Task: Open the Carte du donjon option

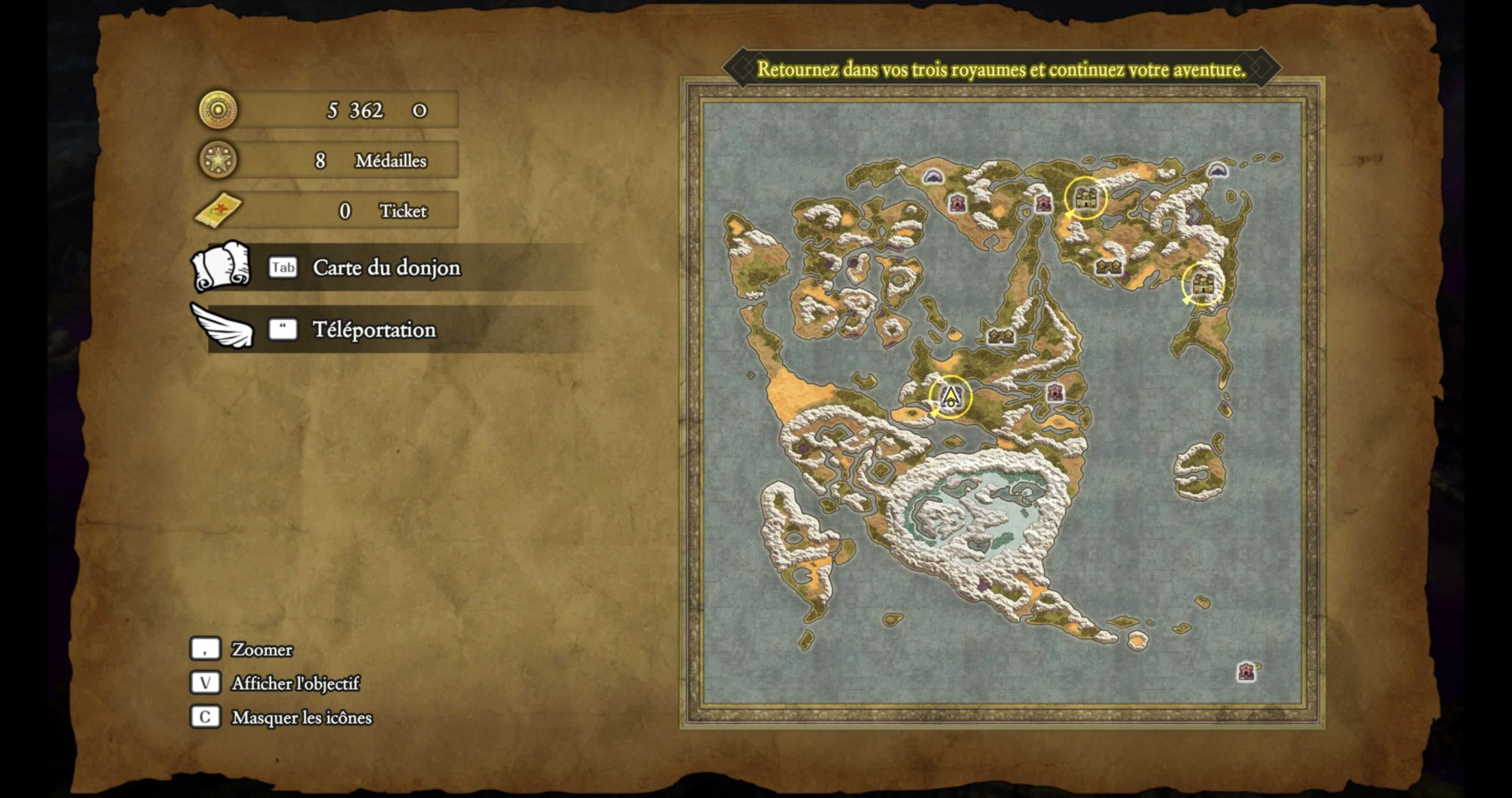Action: point(386,268)
